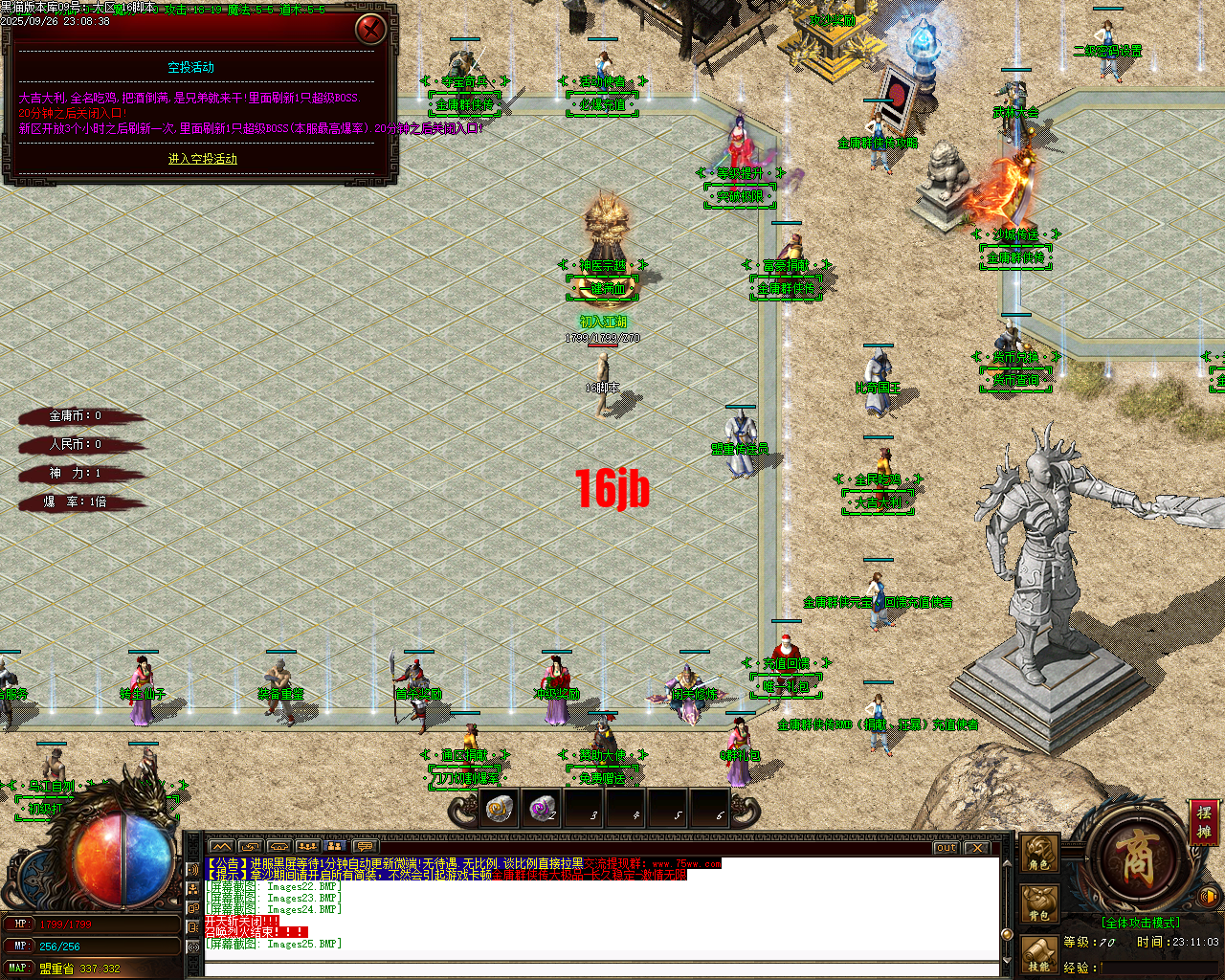Select the purple potion in quickslot 2
Screen dimensions: 1225x980
click(542, 809)
